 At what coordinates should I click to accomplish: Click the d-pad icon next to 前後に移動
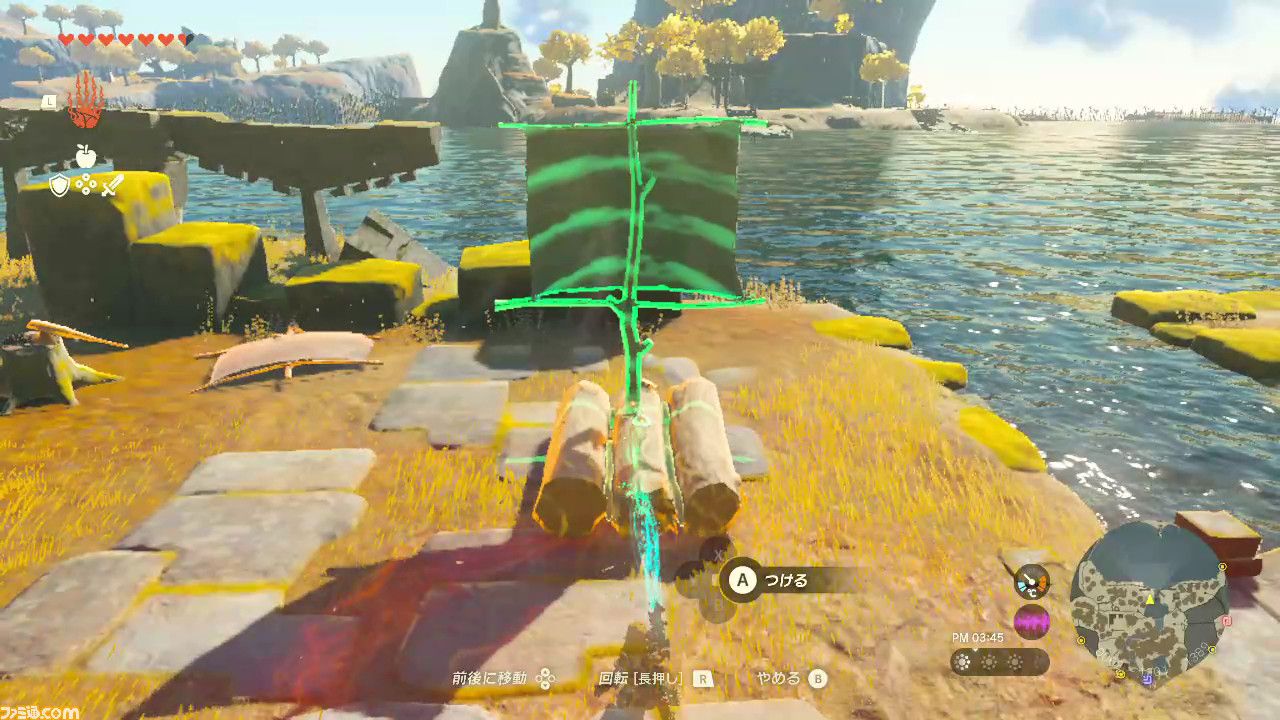tap(543, 677)
